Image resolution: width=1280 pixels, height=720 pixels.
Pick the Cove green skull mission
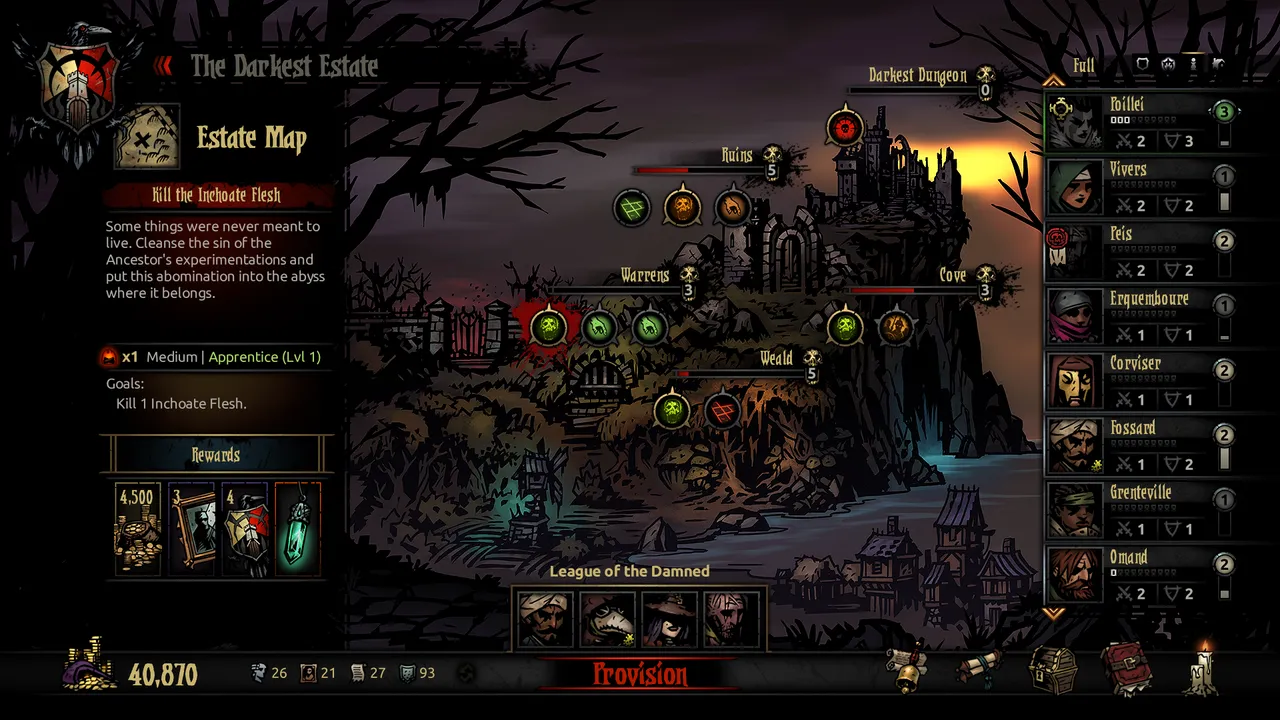[845, 326]
